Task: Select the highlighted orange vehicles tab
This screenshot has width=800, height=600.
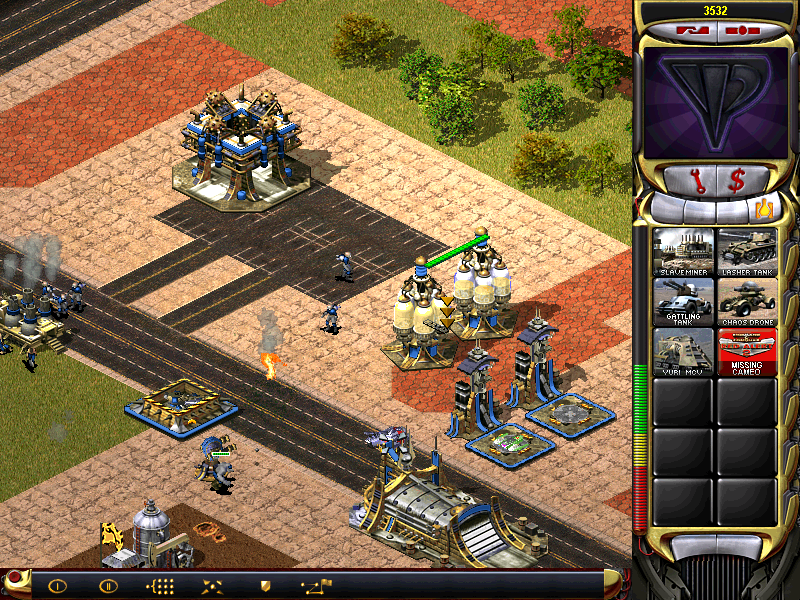Action: pos(765,210)
